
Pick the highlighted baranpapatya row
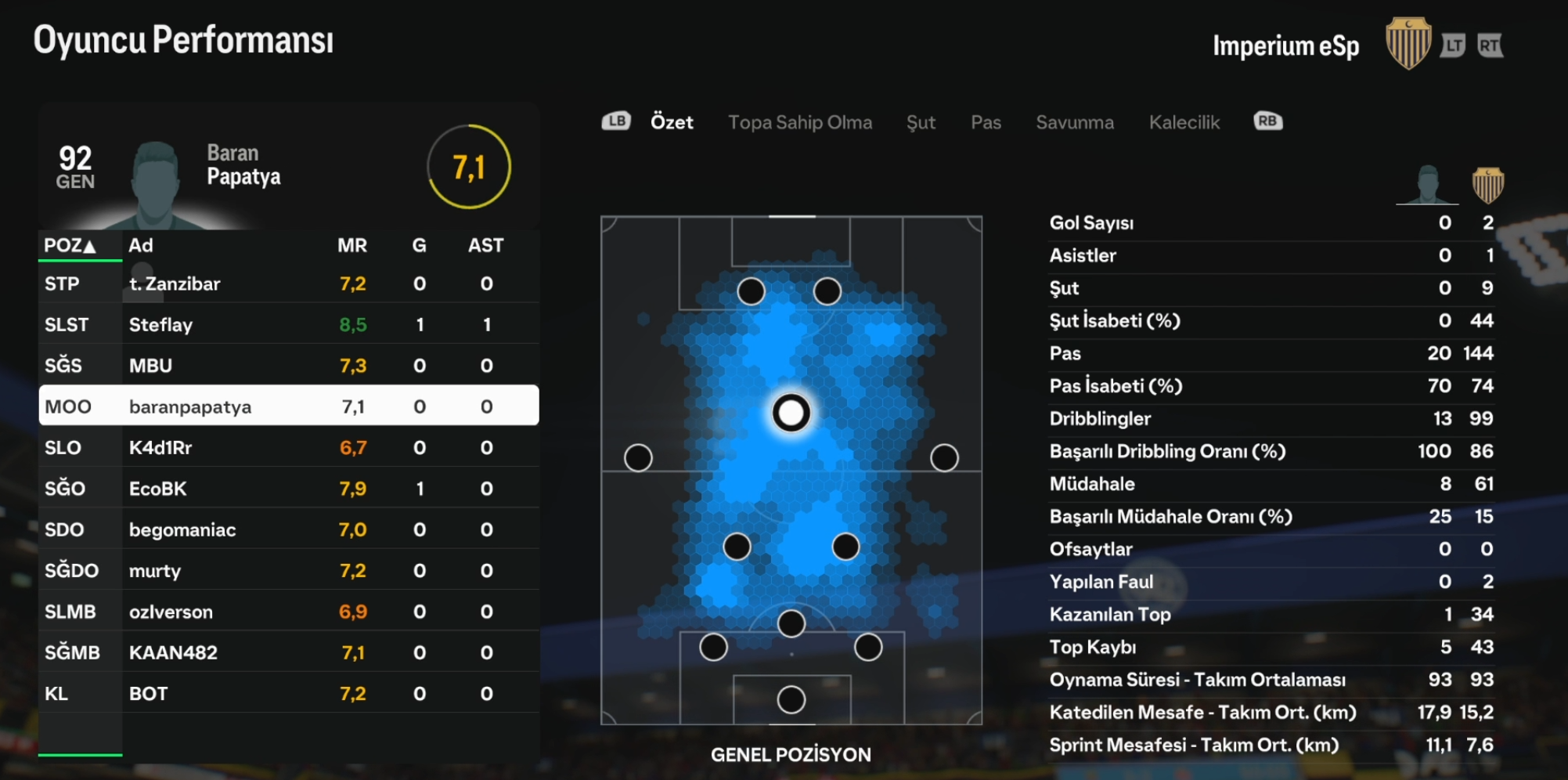pyautogui.click(x=288, y=406)
